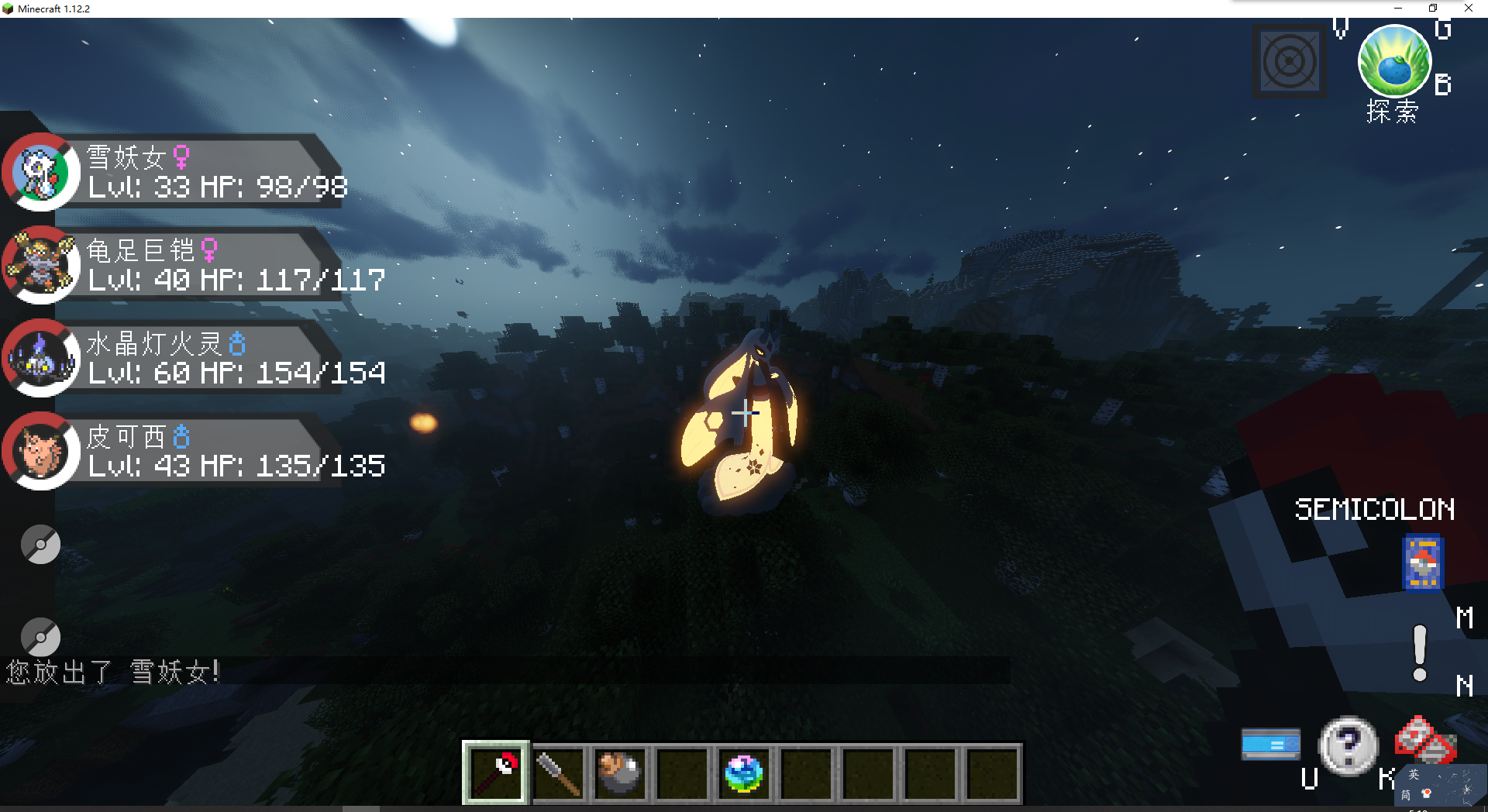Open the blue Pokédex device icon
Image resolution: width=1488 pixels, height=812 pixels.
(1271, 745)
